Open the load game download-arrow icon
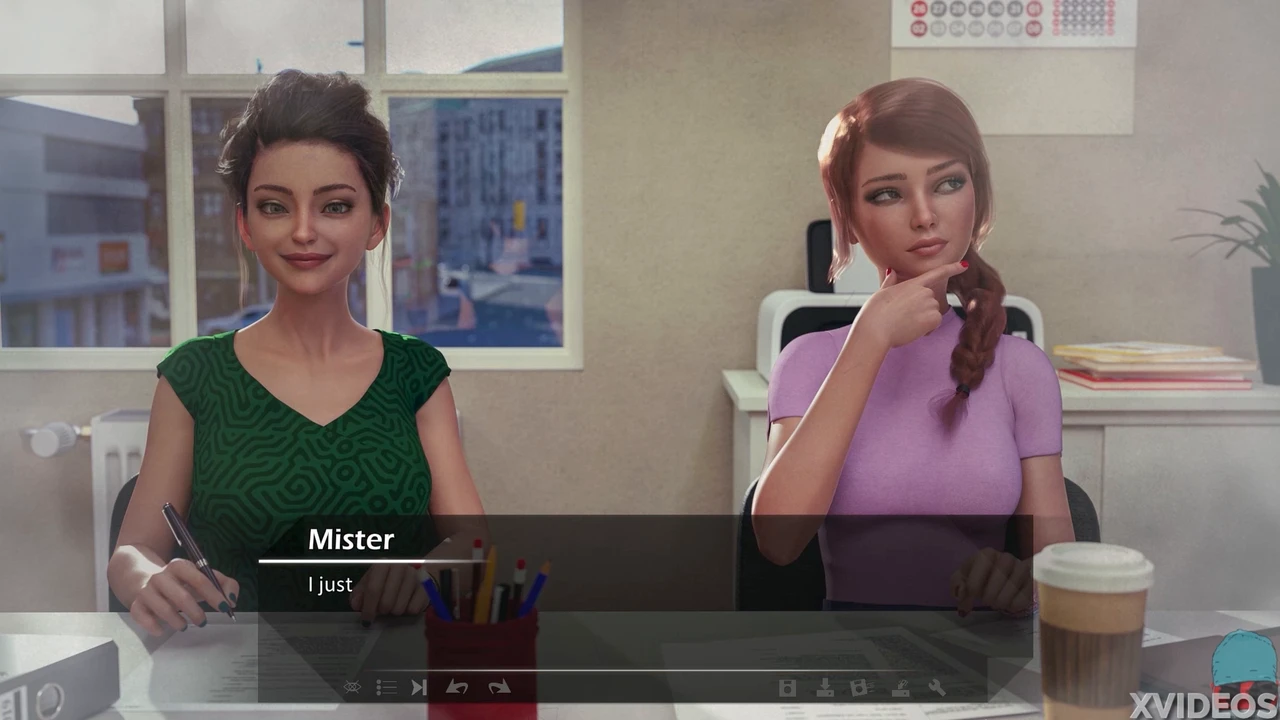The width and height of the screenshot is (1280, 720). click(x=825, y=687)
